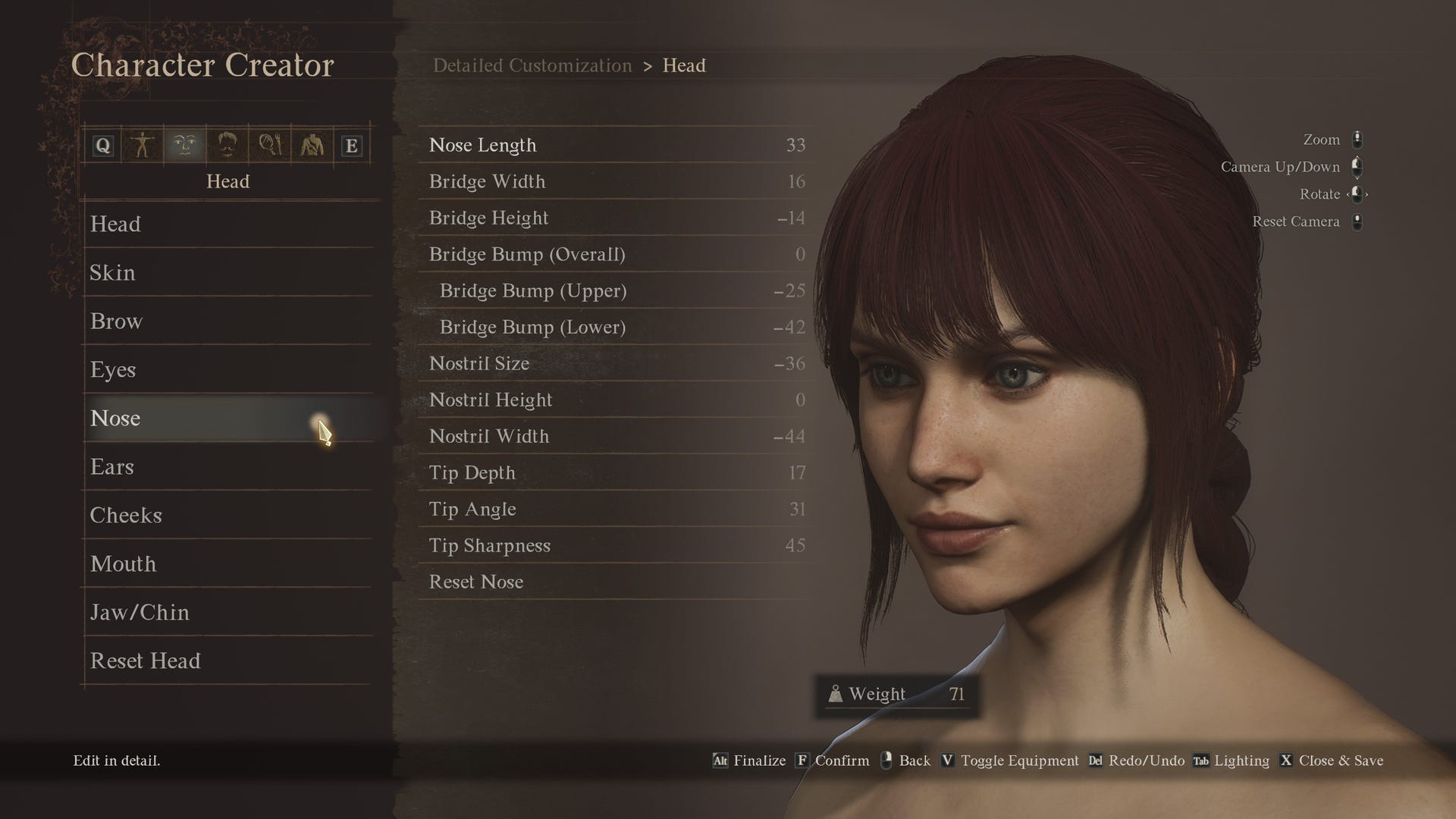The width and height of the screenshot is (1456, 819).
Task: Choose the Eyes category
Action: (113, 370)
